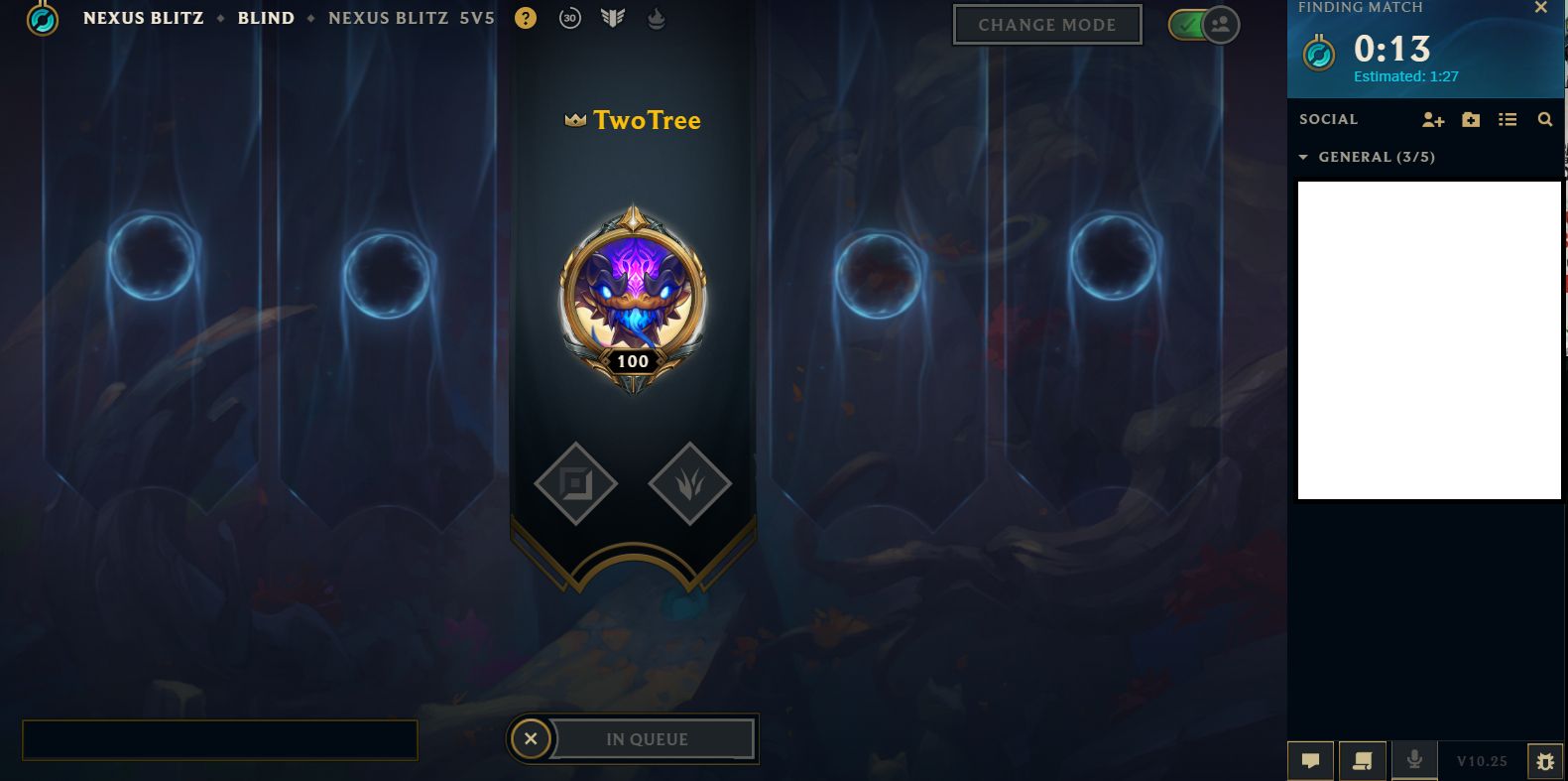This screenshot has width=1568, height=781.
Task: Open the search icon in the Social panel
Action: tap(1545, 119)
